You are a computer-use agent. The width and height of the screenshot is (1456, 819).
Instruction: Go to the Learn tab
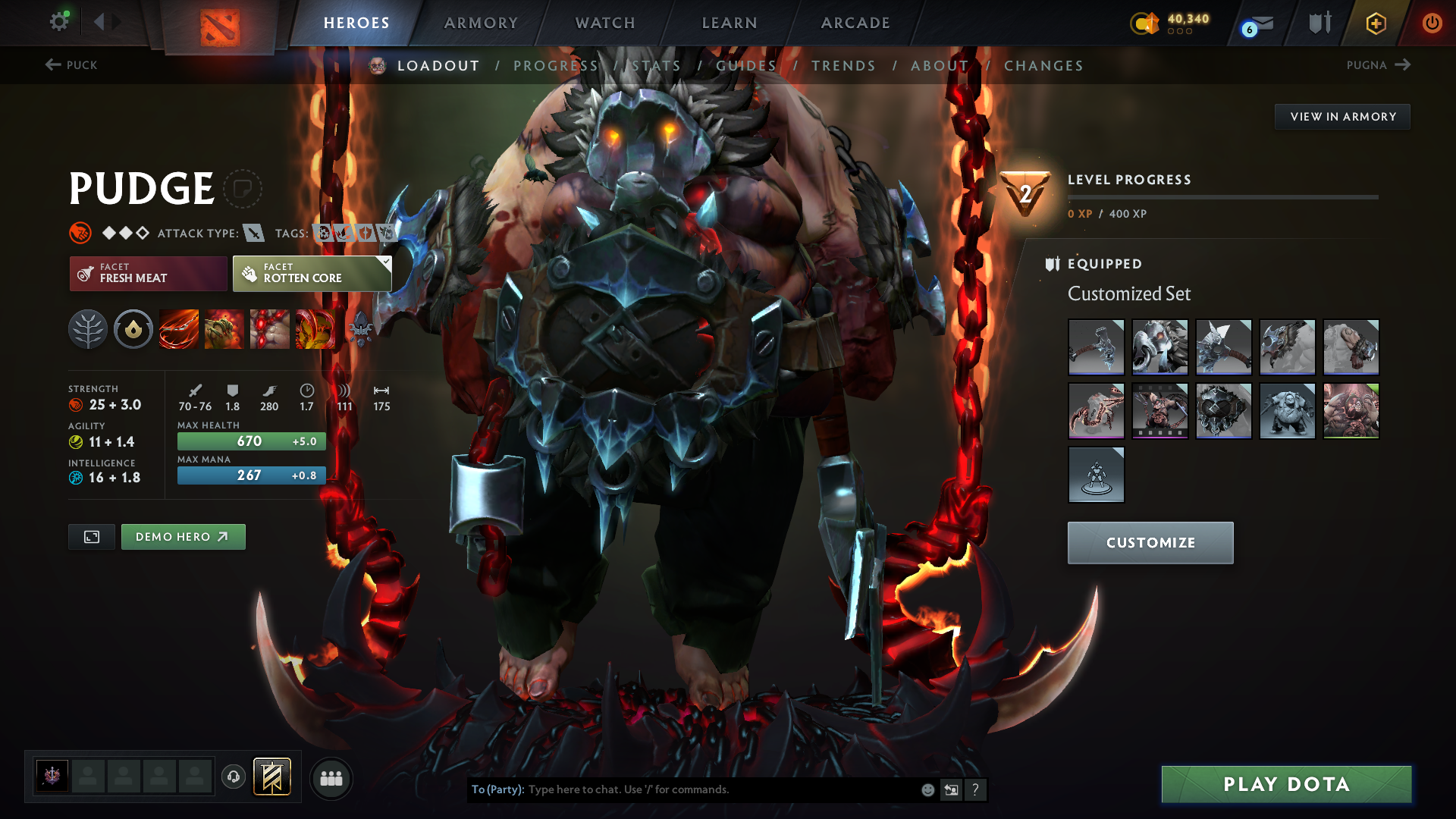[x=730, y=23]
